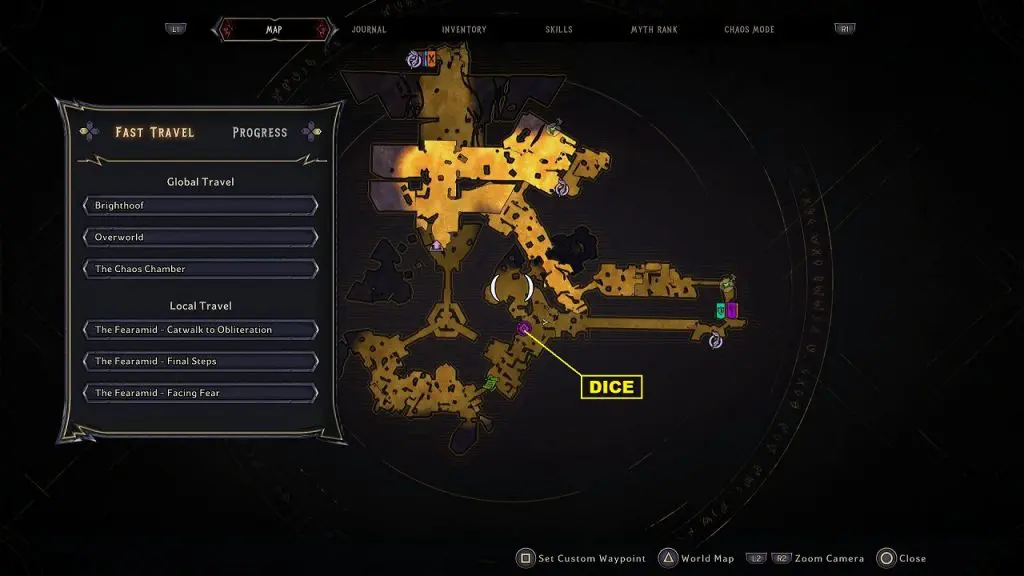Open the Chaos Mode tab

click(751, 30)
